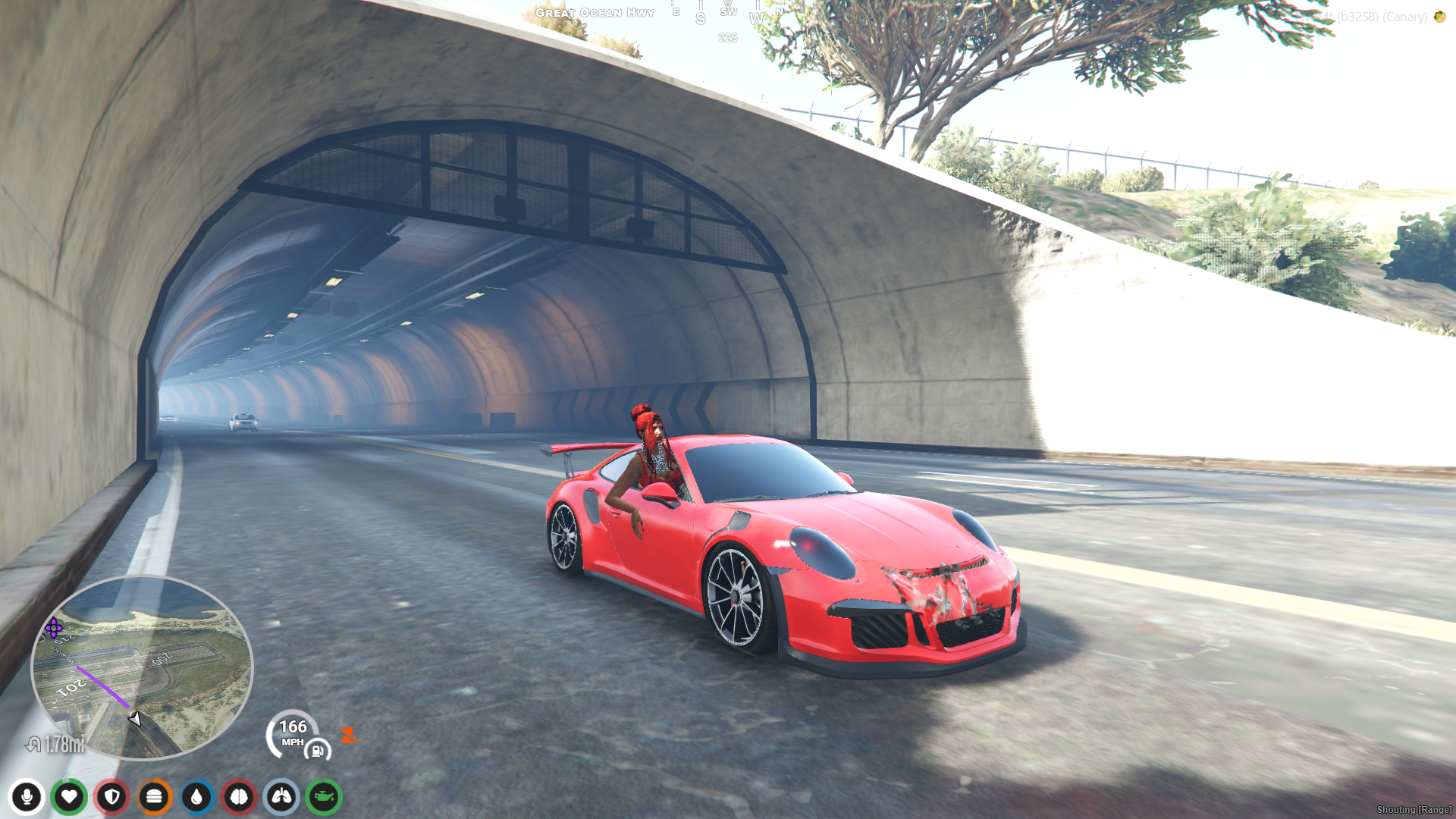1456x819 pixels.
Task: Select the burger hunger icon
Action: pos(154,797)
